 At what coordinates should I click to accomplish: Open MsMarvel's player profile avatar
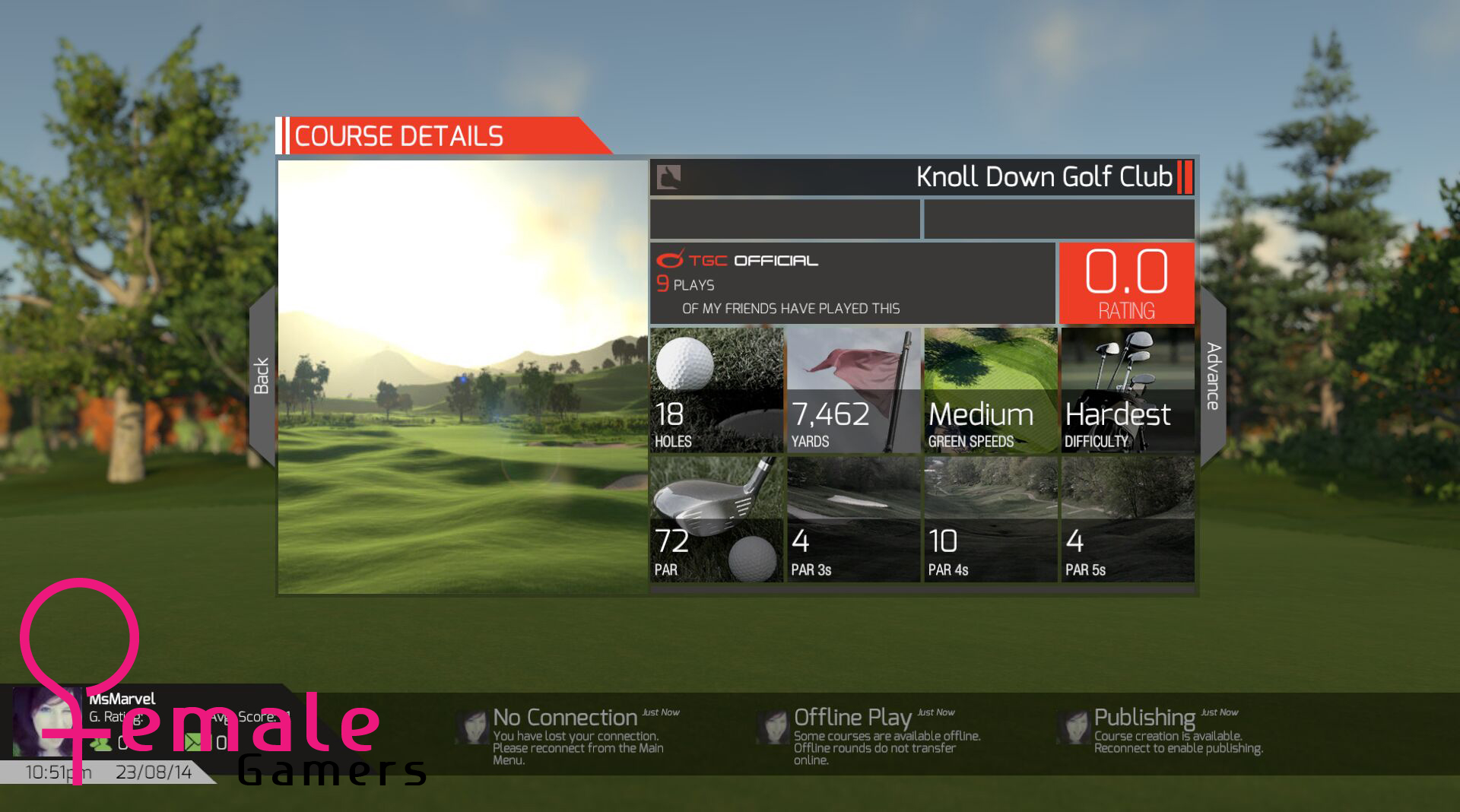(x=46, y=721)
